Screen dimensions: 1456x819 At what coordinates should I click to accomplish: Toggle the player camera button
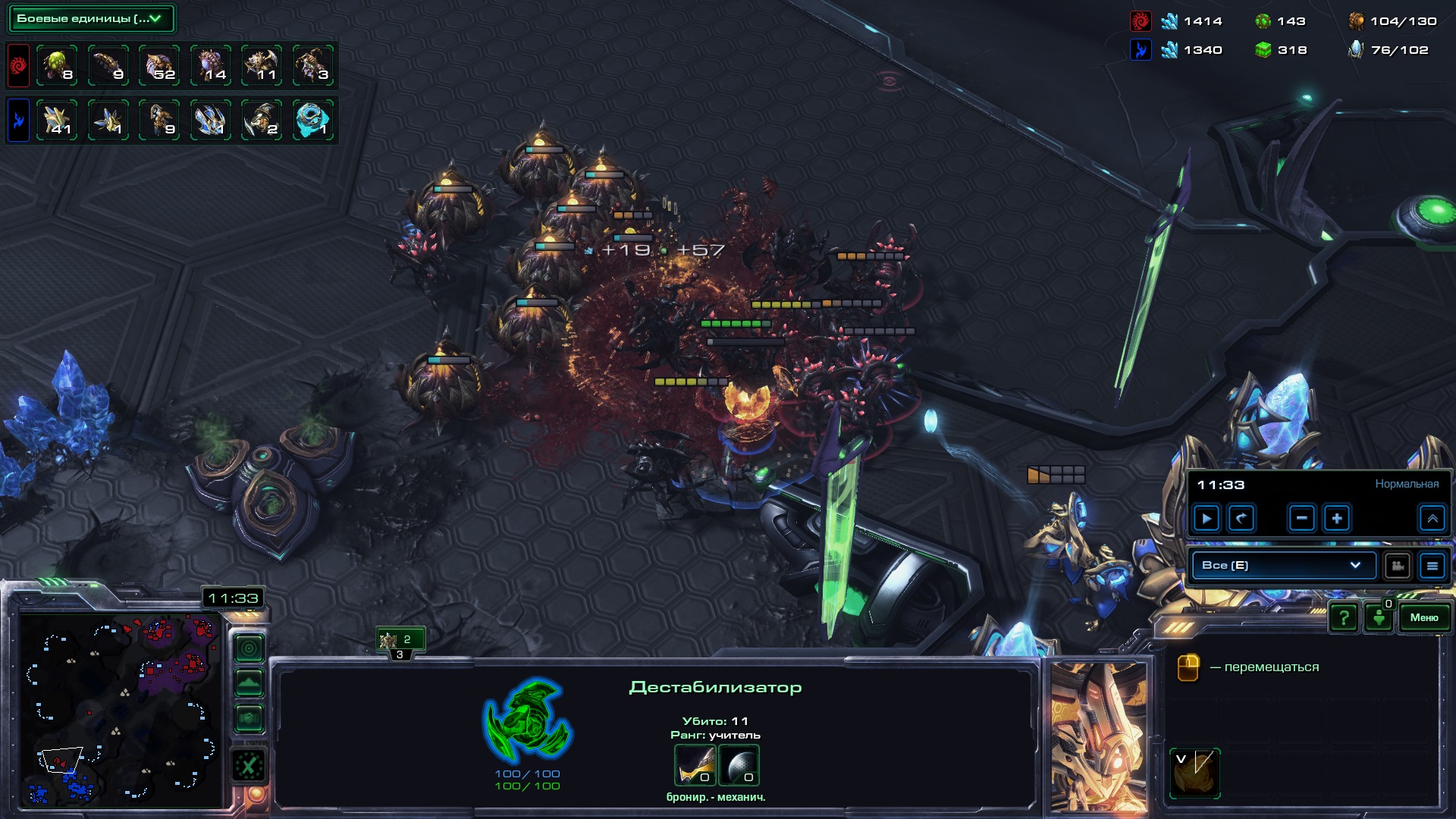[1397, 566]
